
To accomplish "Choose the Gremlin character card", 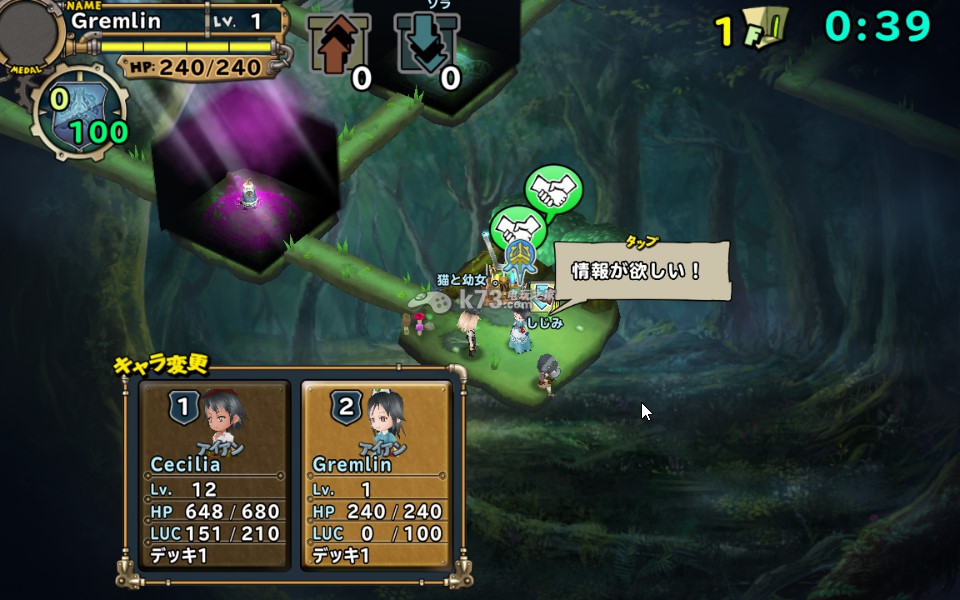I will (x=376, y=473).
